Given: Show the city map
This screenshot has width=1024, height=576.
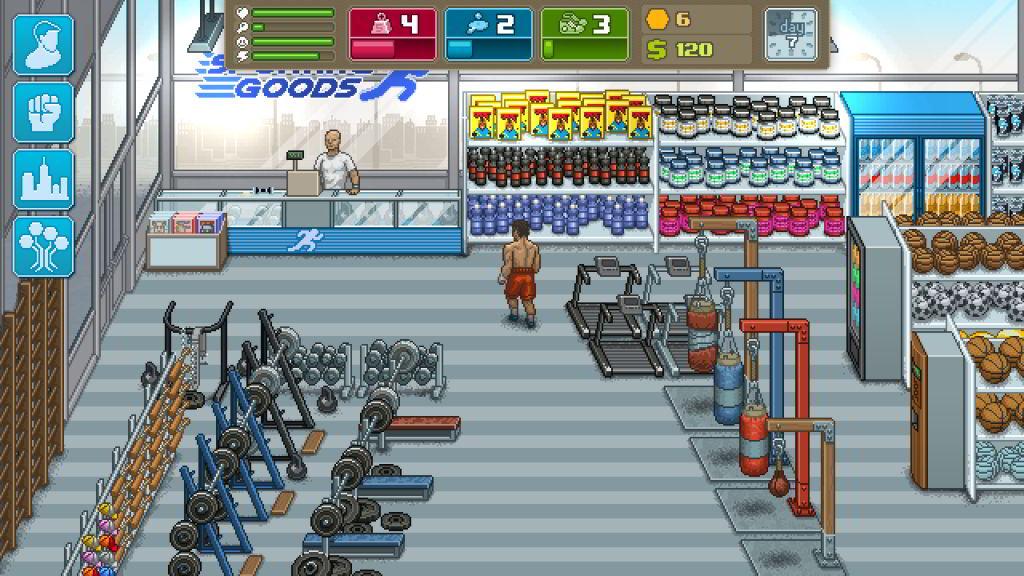Looking at the screenshot, I should click(43, 179).
